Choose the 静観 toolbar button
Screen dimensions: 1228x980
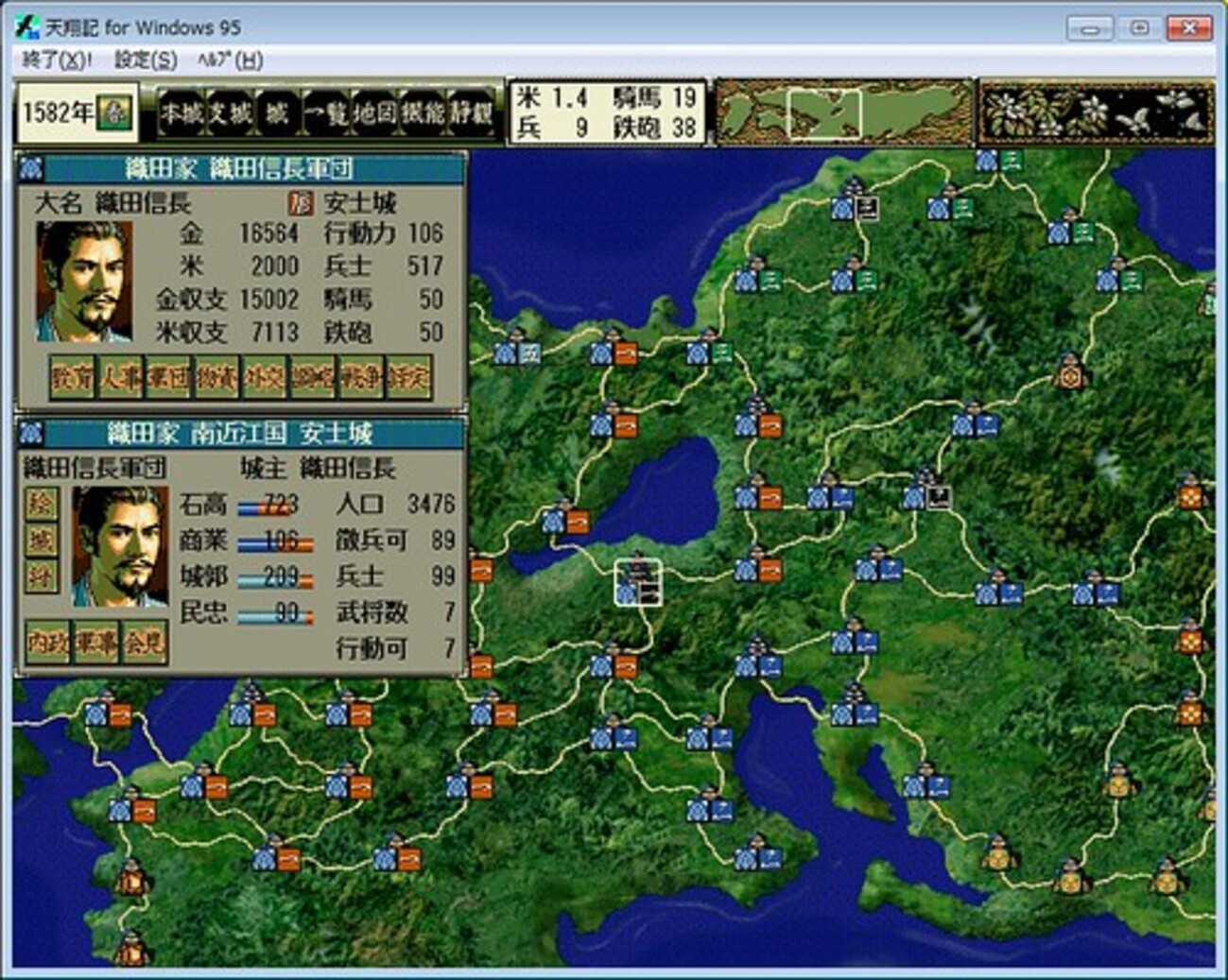tap(472, 113)
